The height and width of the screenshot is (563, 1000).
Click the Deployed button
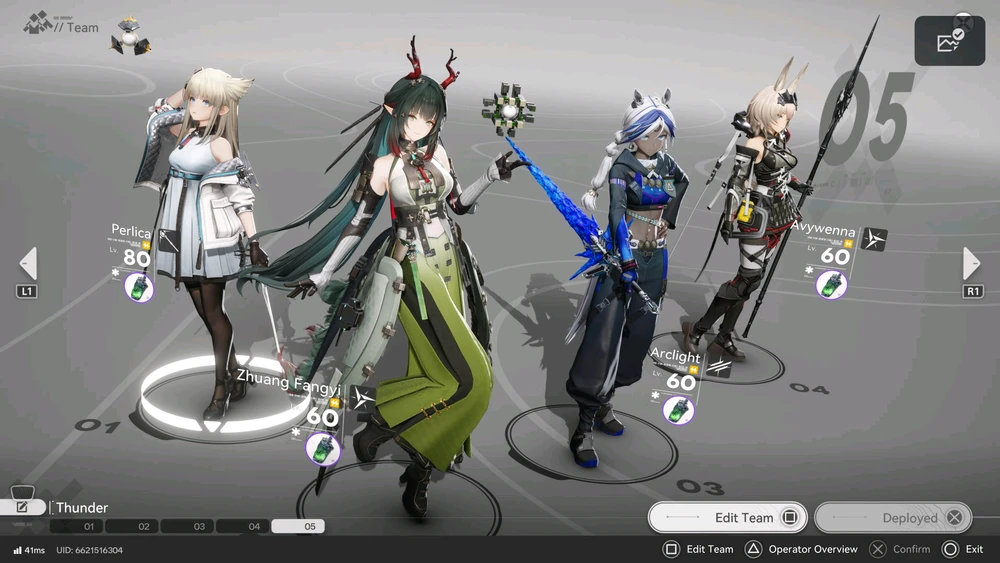[892, 517]
